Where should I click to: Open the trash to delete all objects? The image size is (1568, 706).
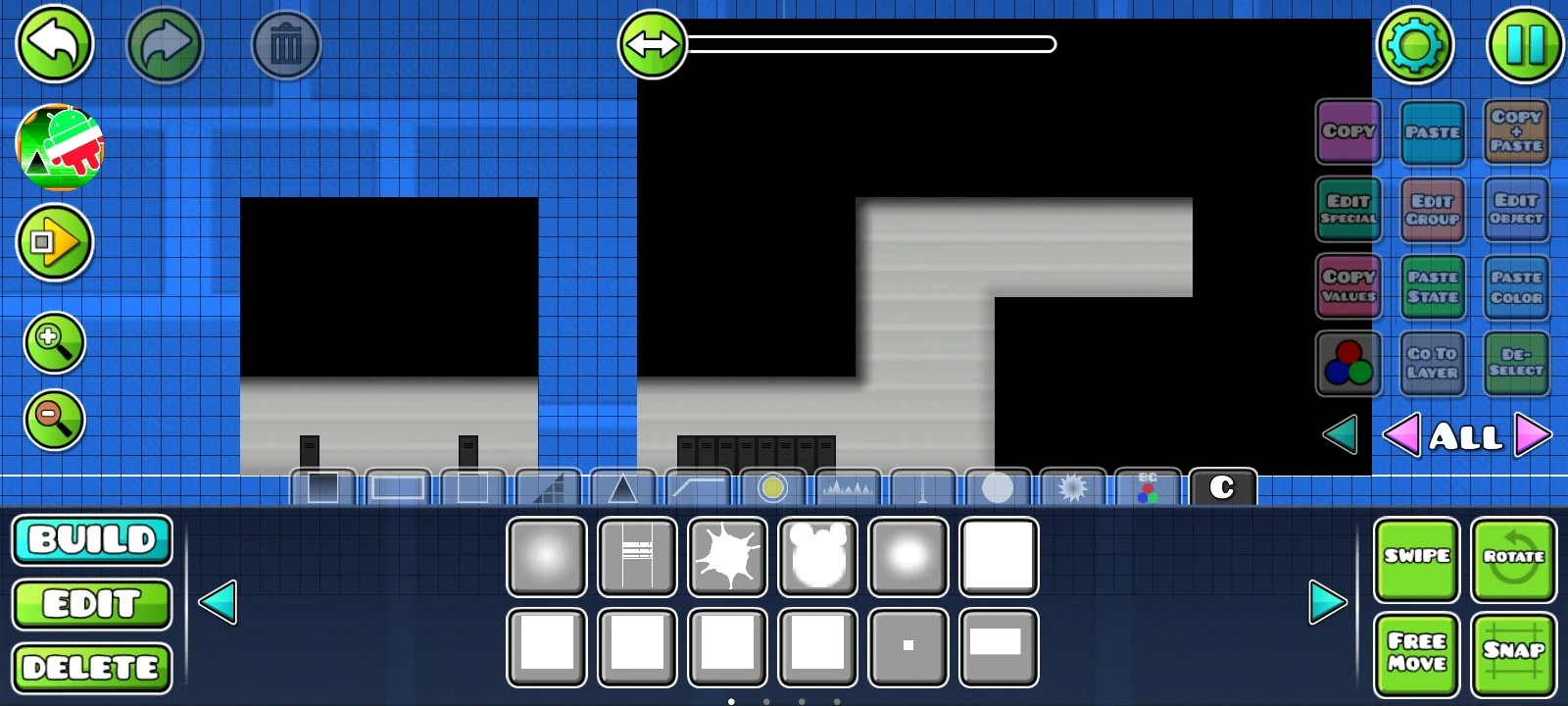pos(285,45)
